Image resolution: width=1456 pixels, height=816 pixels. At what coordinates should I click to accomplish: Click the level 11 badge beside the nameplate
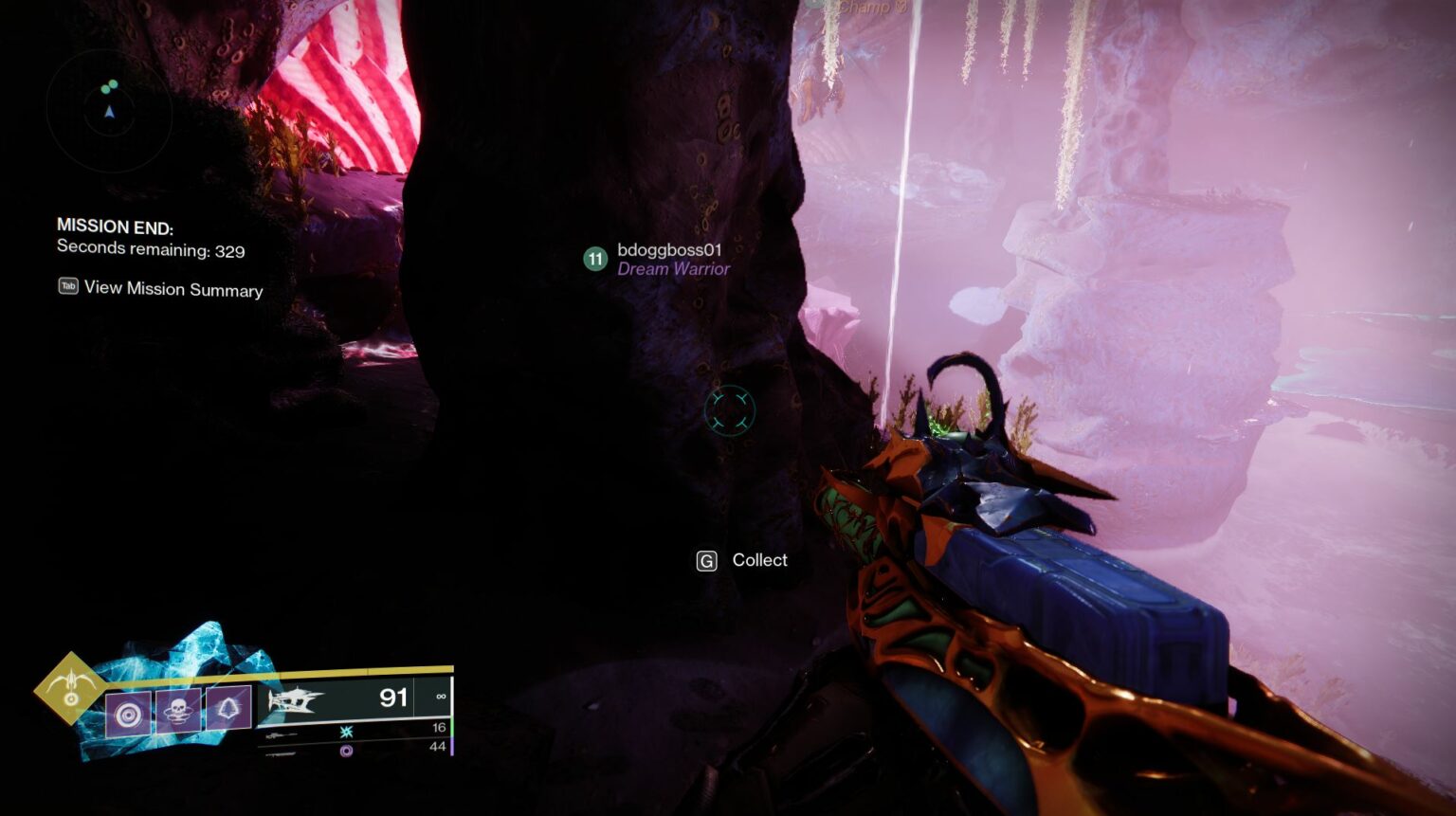[594, 257]
